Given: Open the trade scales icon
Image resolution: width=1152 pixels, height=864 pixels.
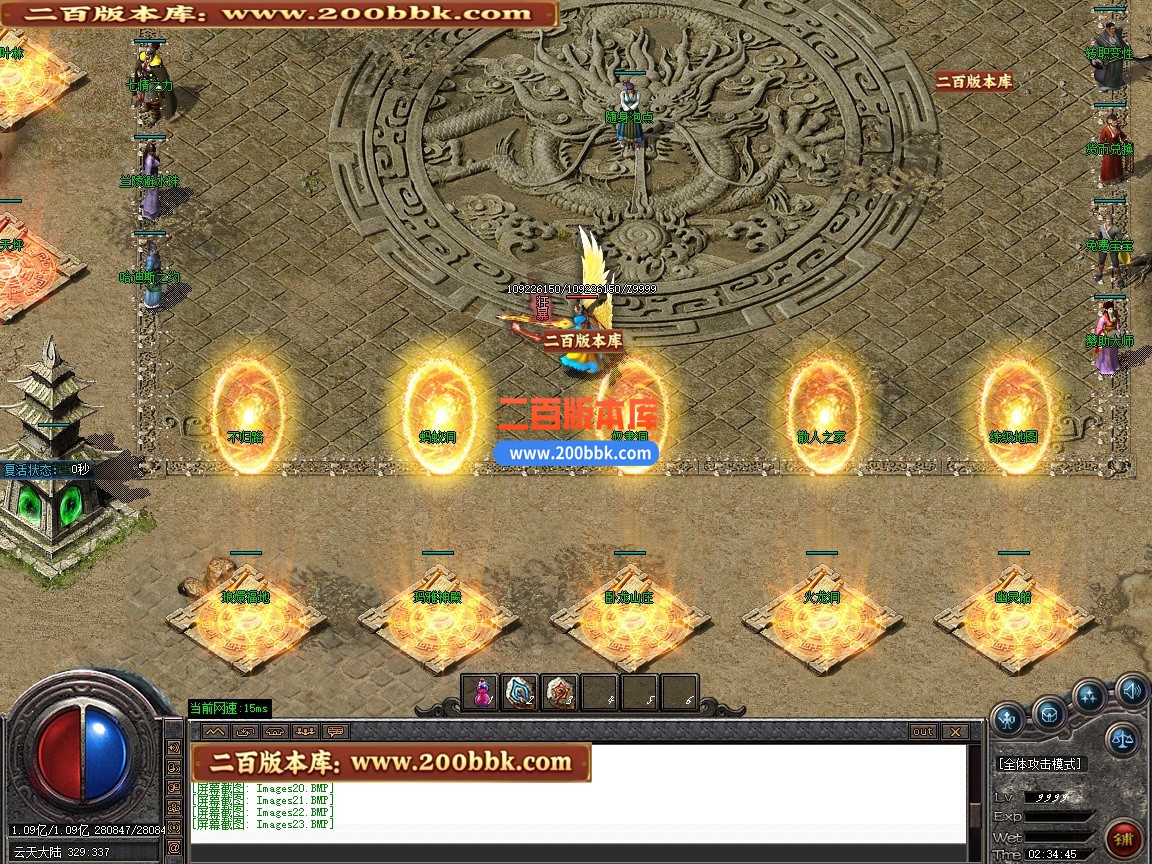Looking at the screenshot, I should click(1122, 740).
